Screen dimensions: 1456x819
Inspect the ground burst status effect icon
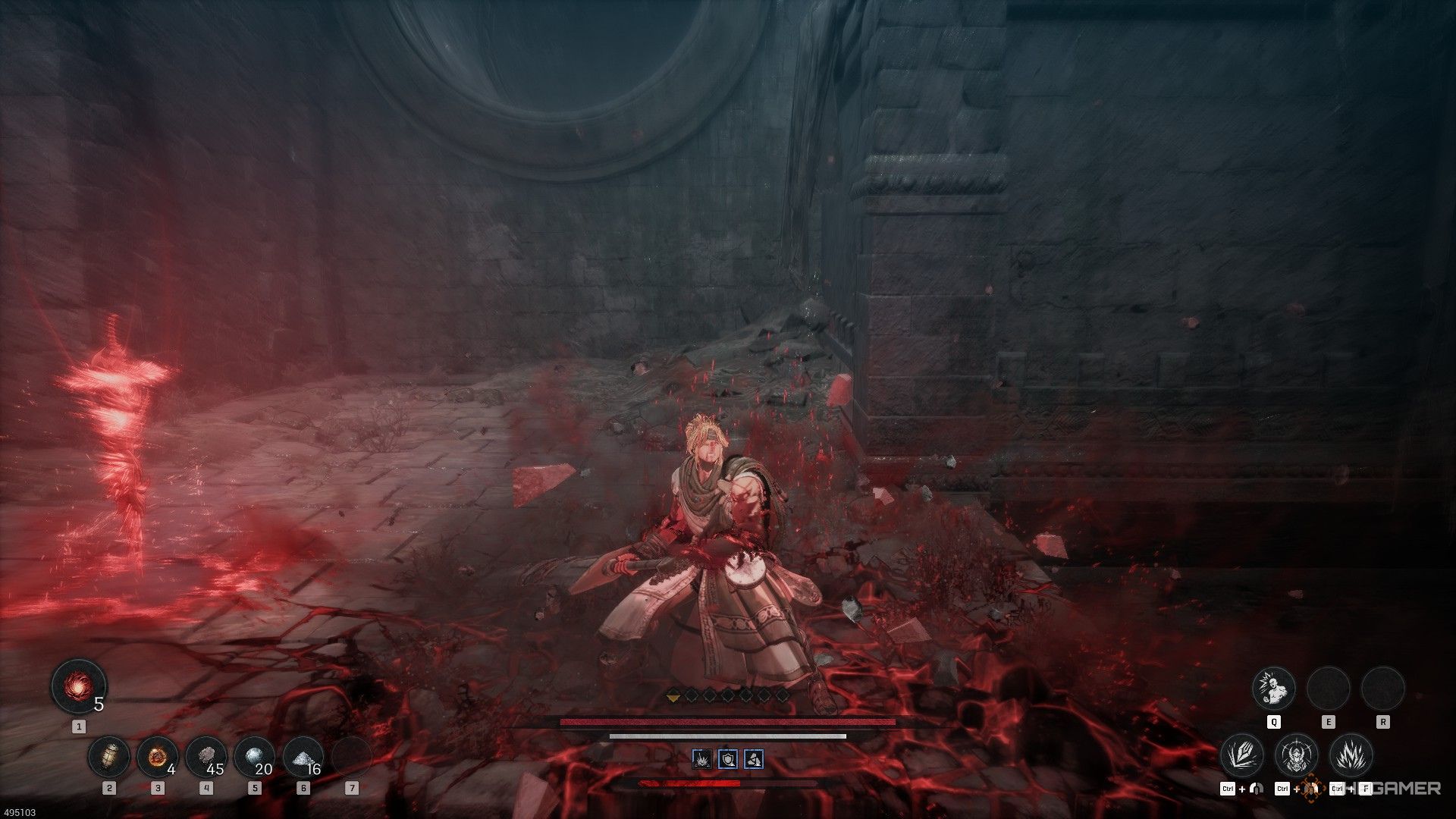click(x=702, y=758)
